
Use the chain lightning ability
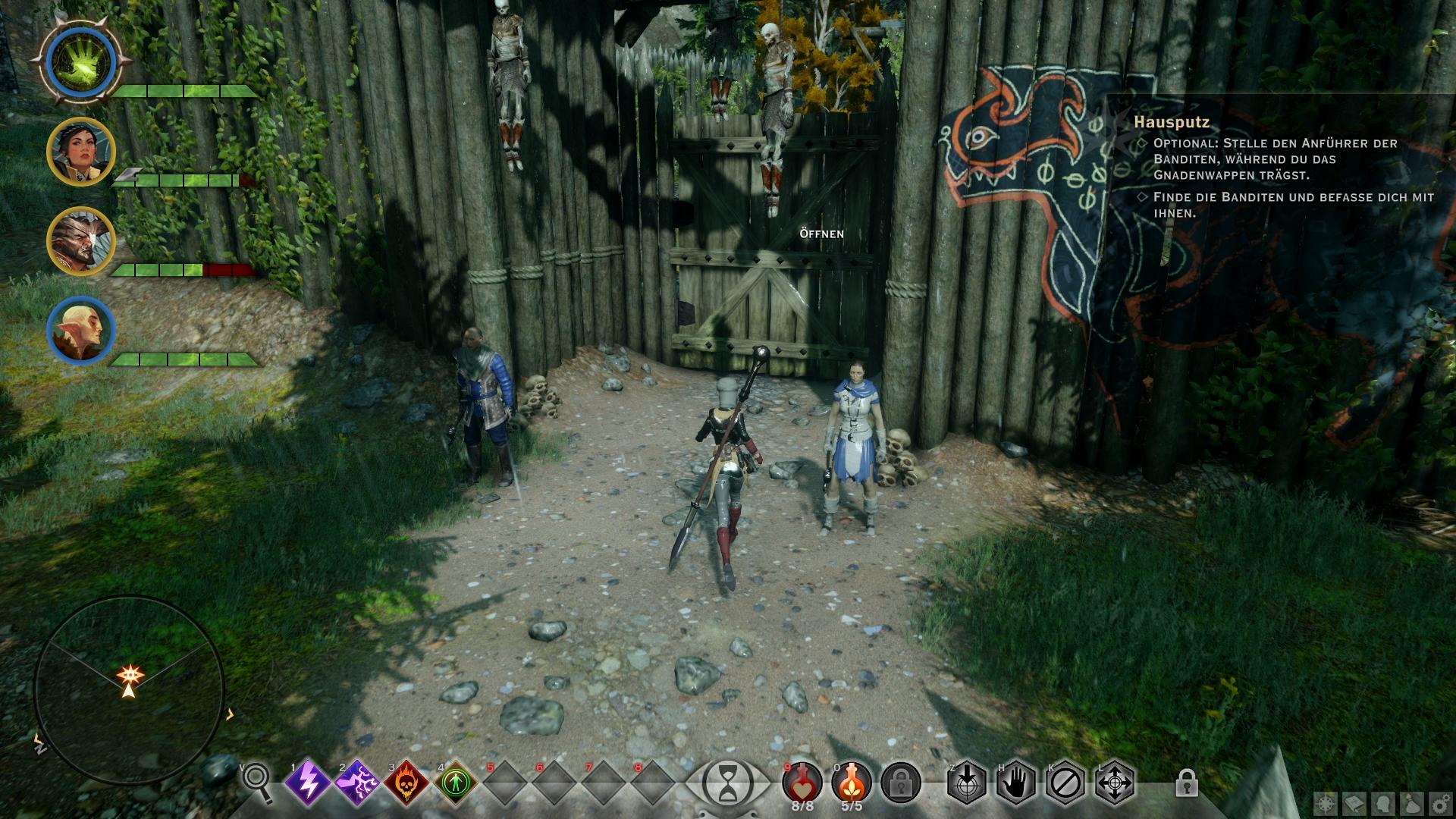(357, 781)
